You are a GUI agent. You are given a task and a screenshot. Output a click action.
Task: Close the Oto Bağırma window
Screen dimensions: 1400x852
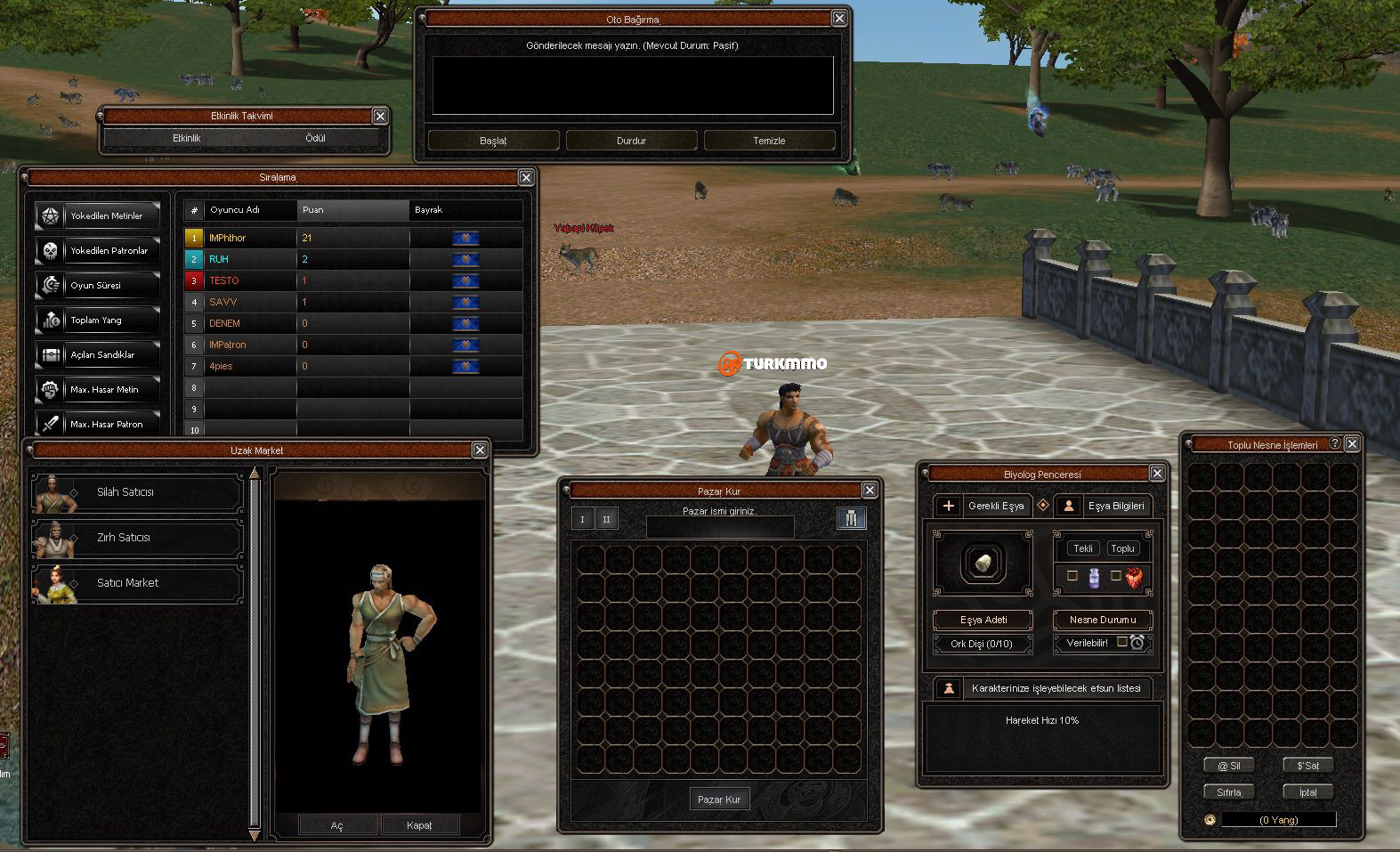839,18
